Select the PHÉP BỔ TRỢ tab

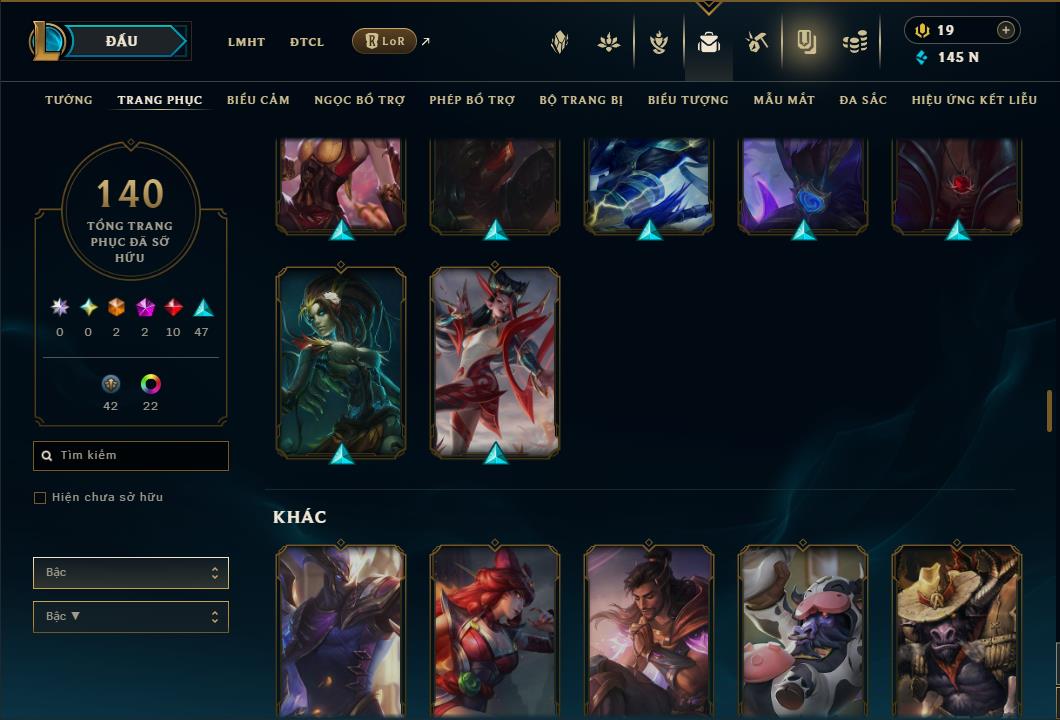tap(472, 100)
